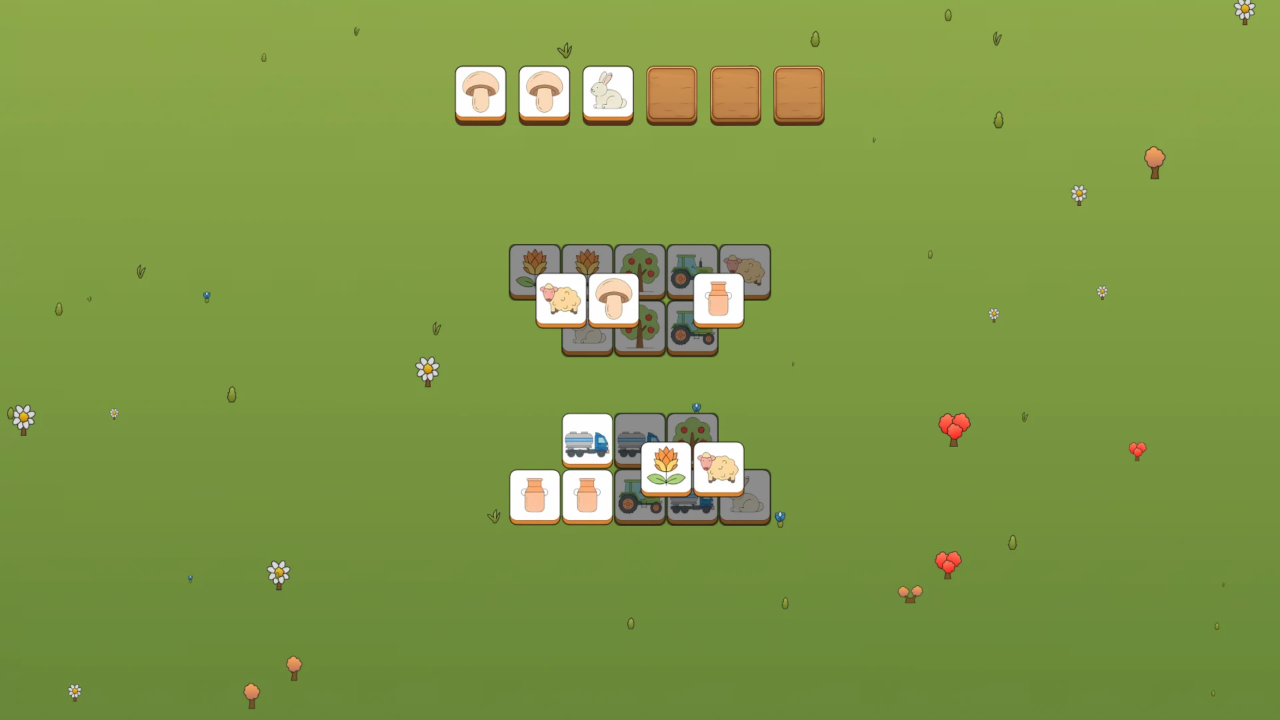Click the rabbit tile in the collection tray

608,95
